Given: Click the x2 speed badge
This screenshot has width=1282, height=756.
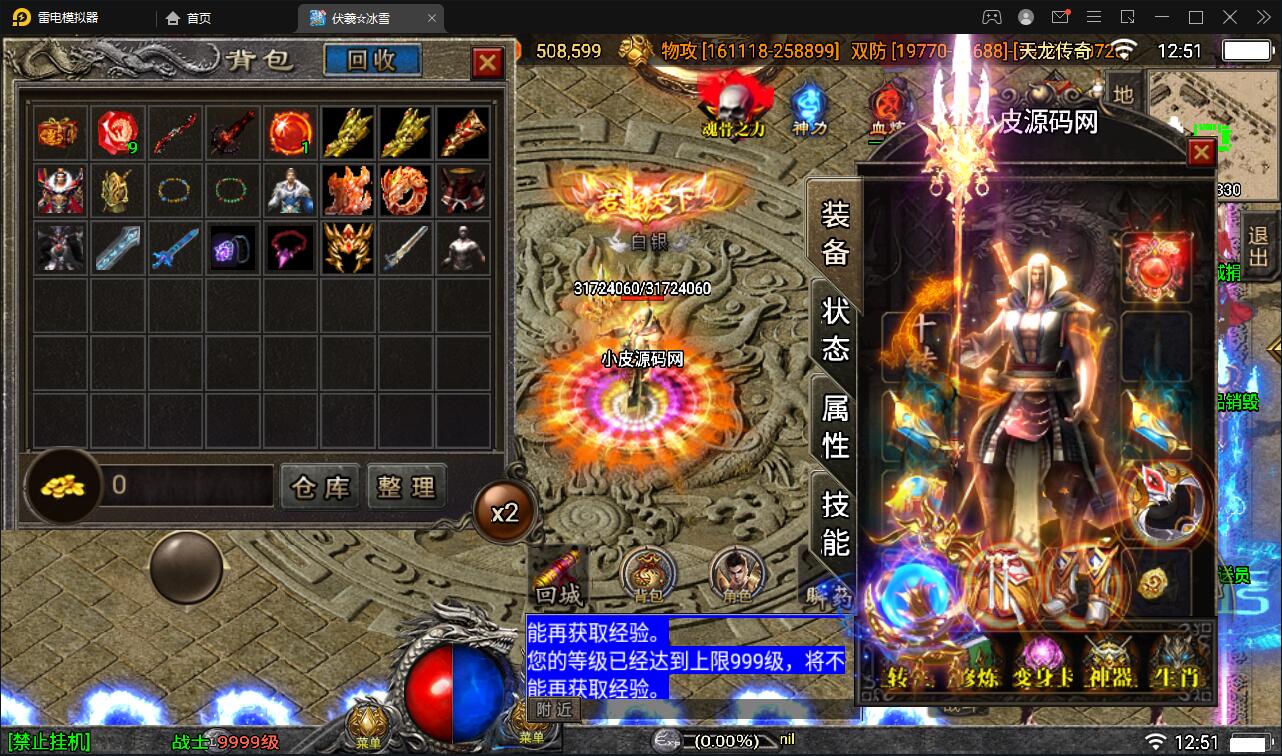Looking at the screenshot, I should [x=508, y=511].
